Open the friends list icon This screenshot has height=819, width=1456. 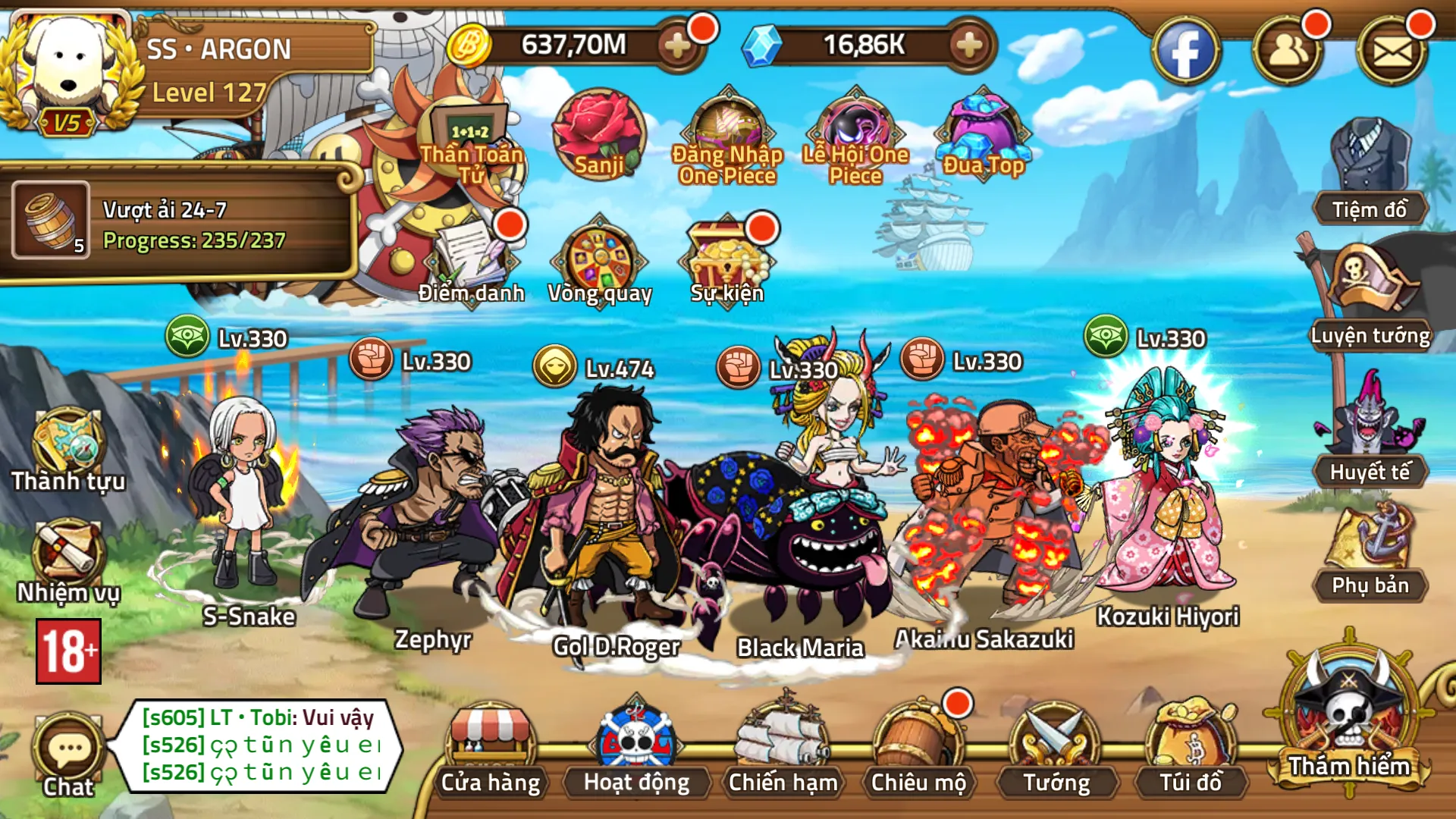tap(1288, 52)
